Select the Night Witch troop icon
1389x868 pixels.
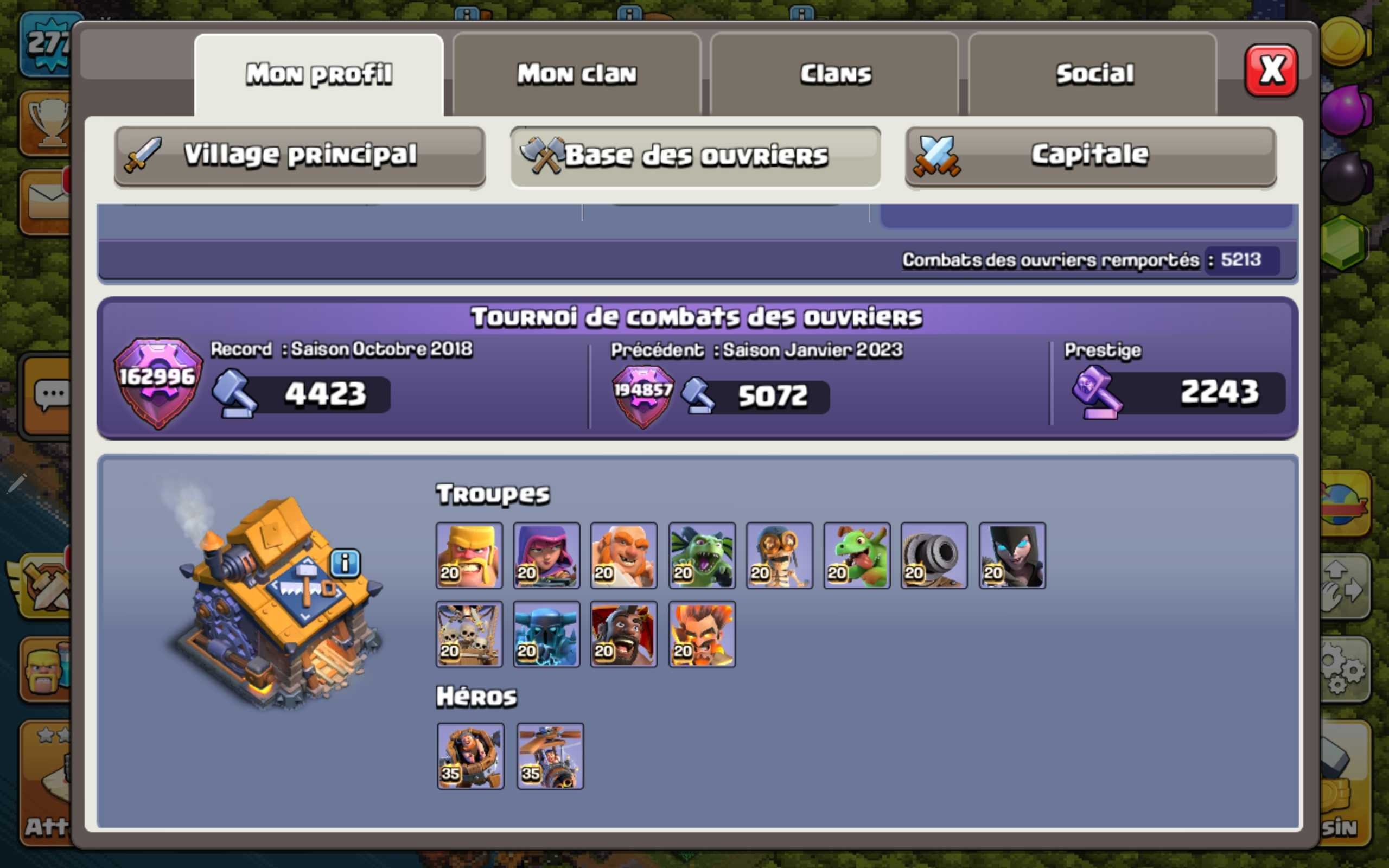[1011, 554]
